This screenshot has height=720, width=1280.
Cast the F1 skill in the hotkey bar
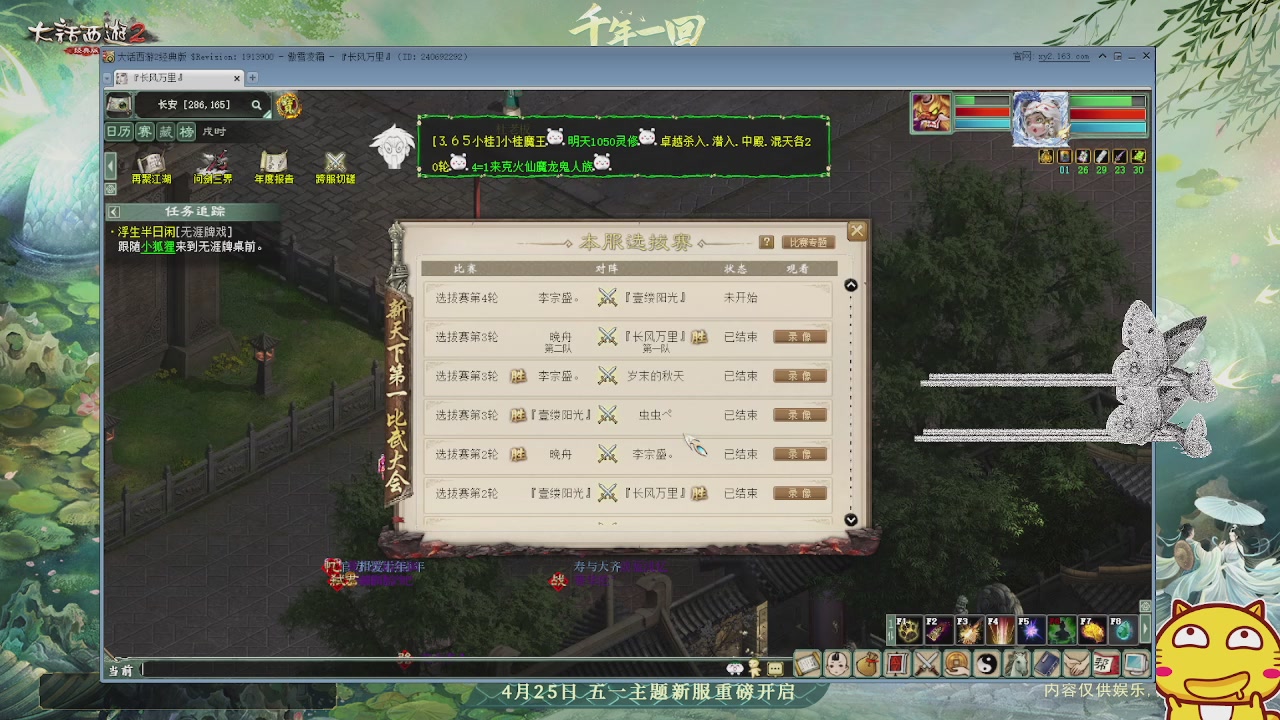pyautogui.click(x=908, y=630)
